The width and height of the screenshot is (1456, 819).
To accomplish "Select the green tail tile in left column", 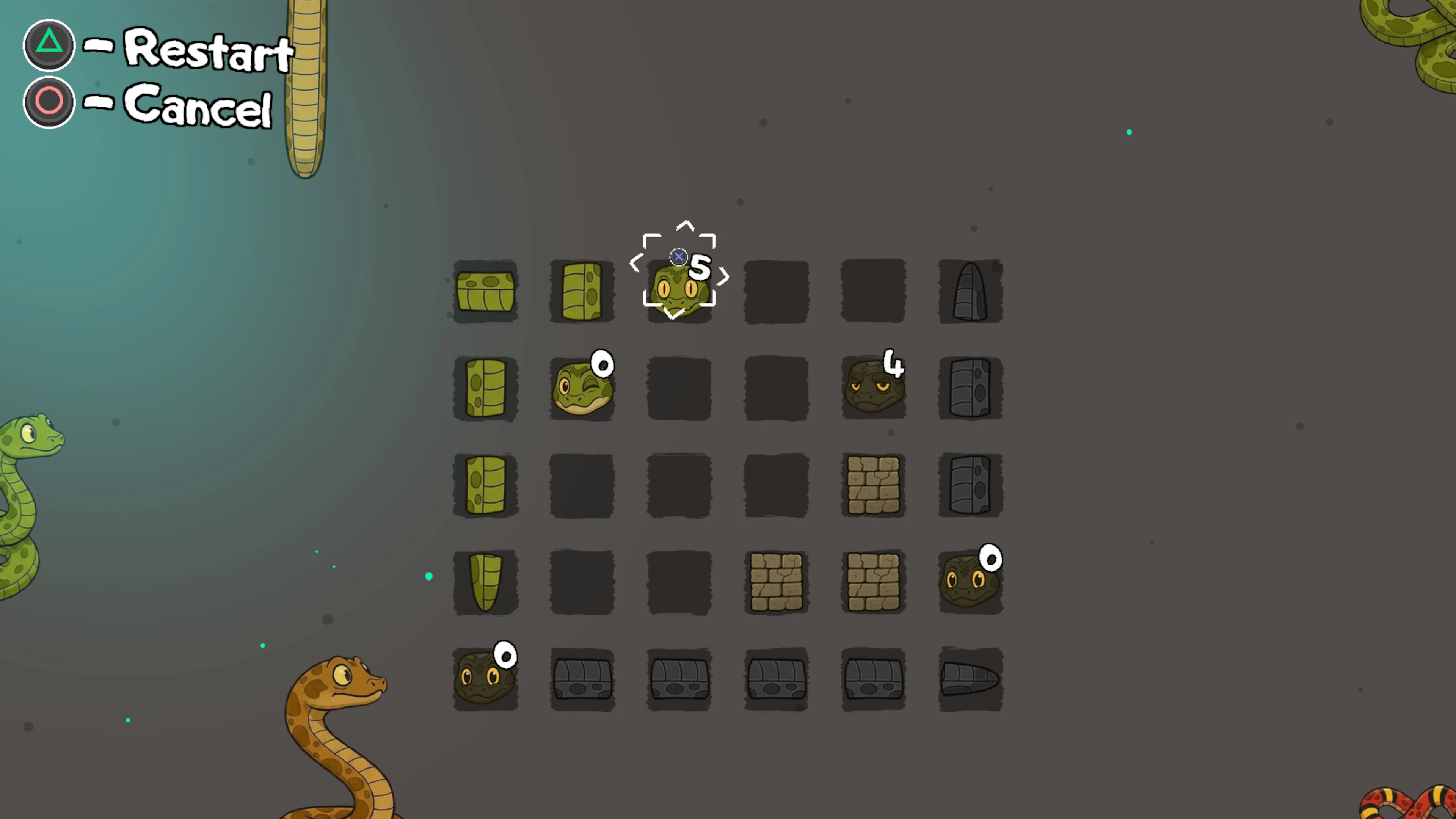I will click(485, 582).
